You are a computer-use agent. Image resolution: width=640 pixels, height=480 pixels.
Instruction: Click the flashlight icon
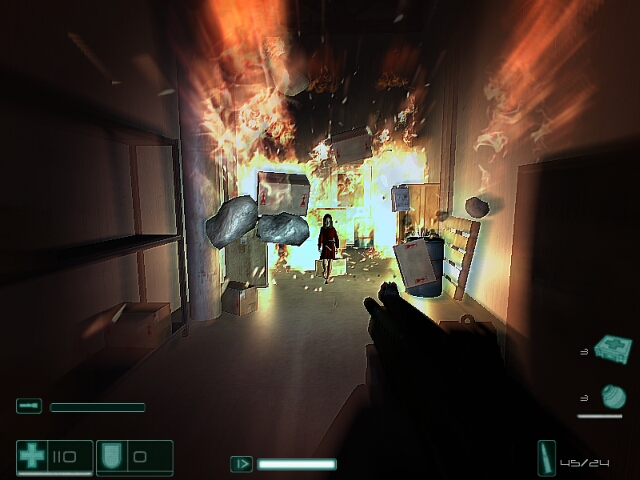(x=28, y=406)
